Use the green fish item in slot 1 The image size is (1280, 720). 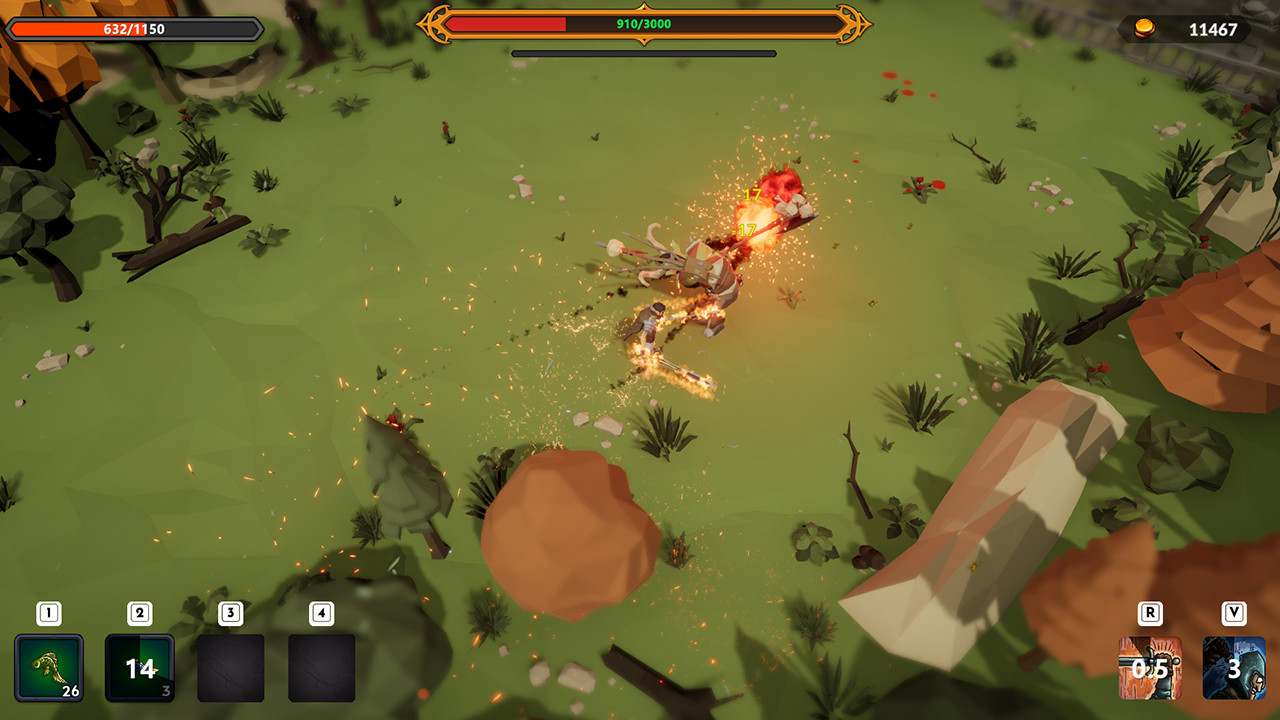pos(48,666)
